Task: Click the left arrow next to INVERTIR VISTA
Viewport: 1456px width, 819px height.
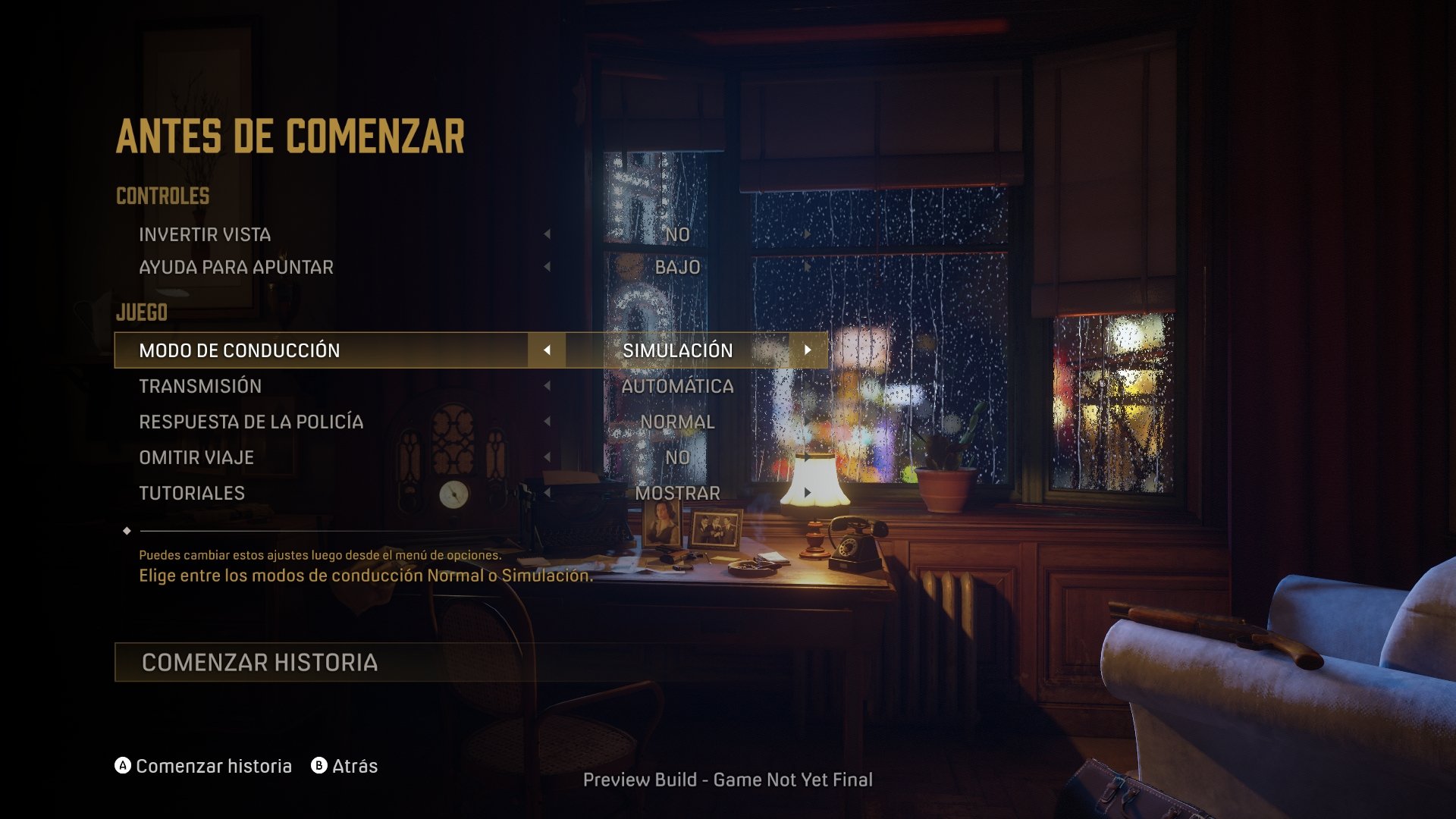Action: point(548,234)
